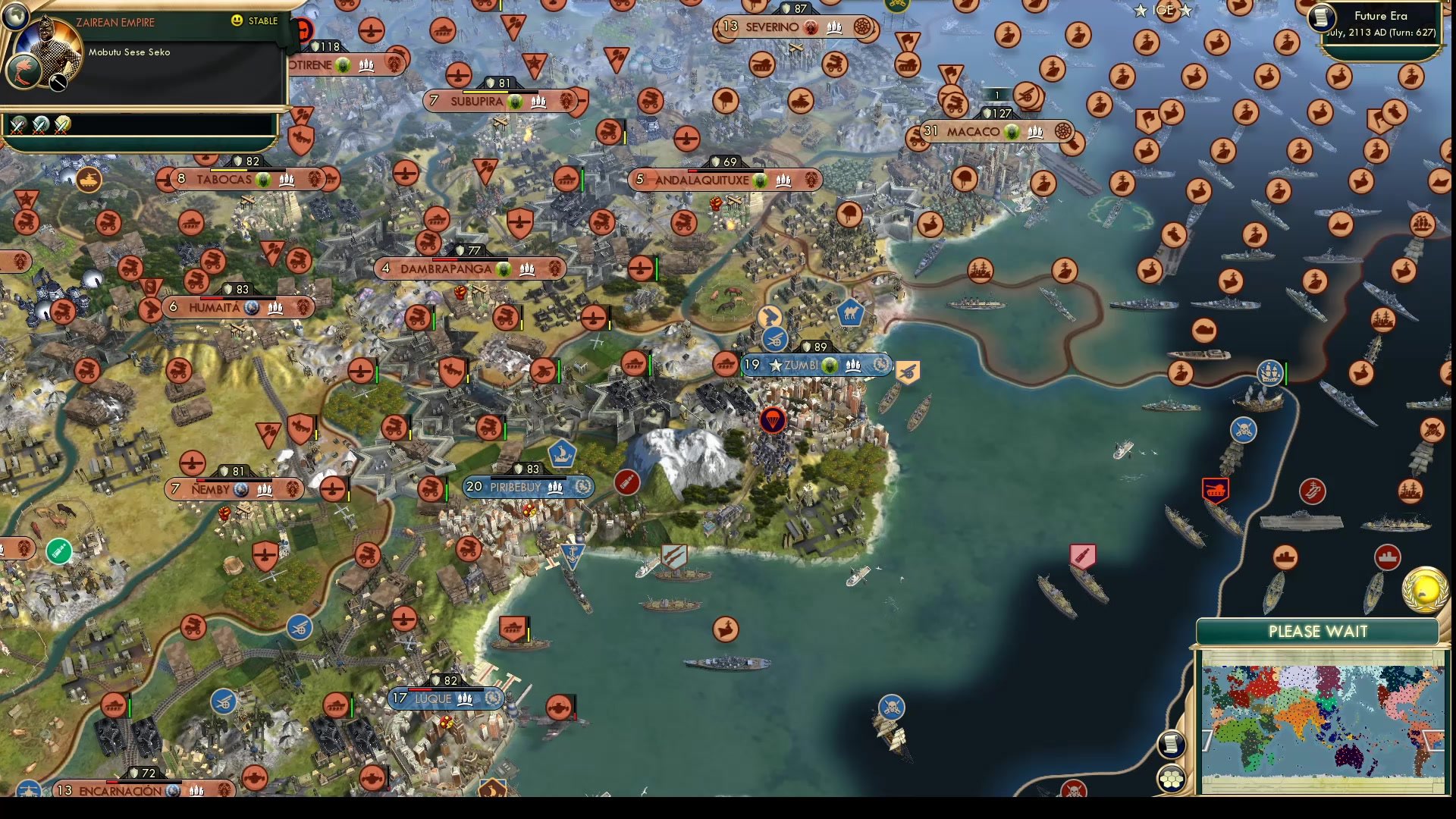
Task: Toggle strategic view with the globe icon
Action: point(15,17)
